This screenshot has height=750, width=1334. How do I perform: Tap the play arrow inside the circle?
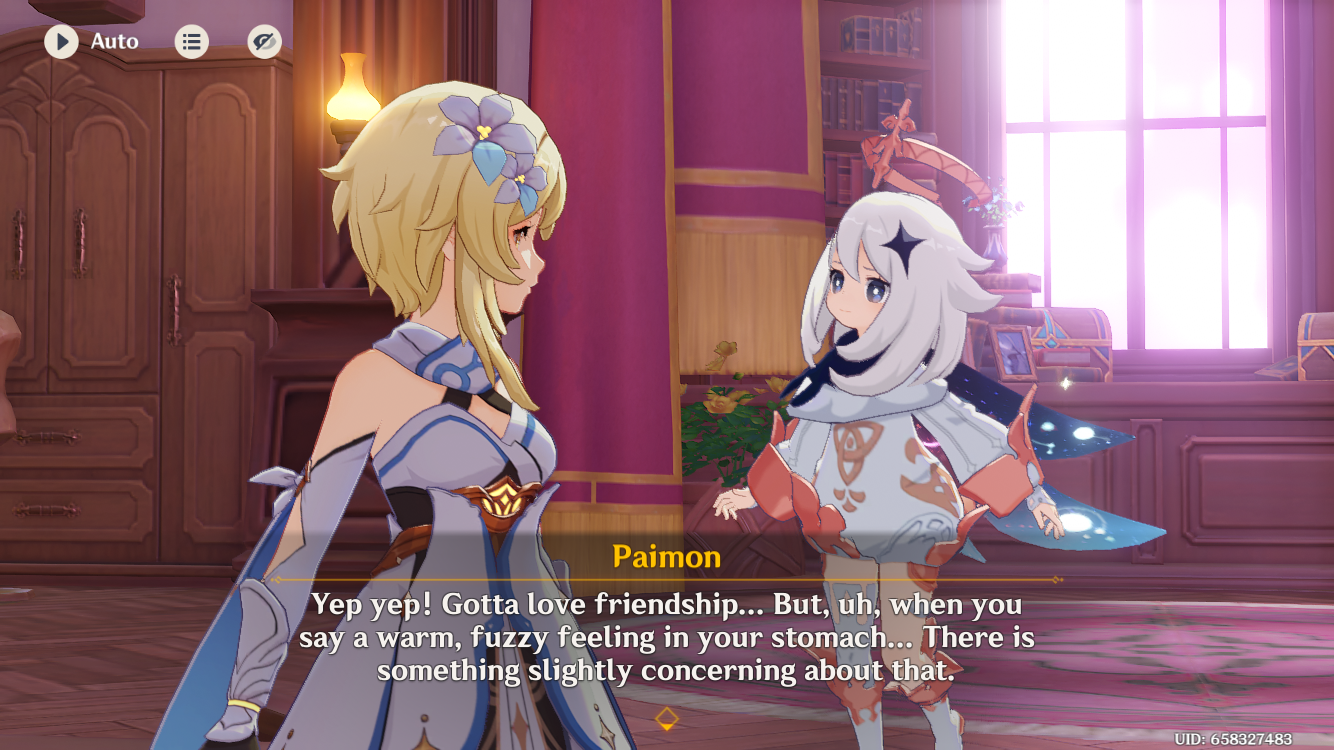pos(60,42)
